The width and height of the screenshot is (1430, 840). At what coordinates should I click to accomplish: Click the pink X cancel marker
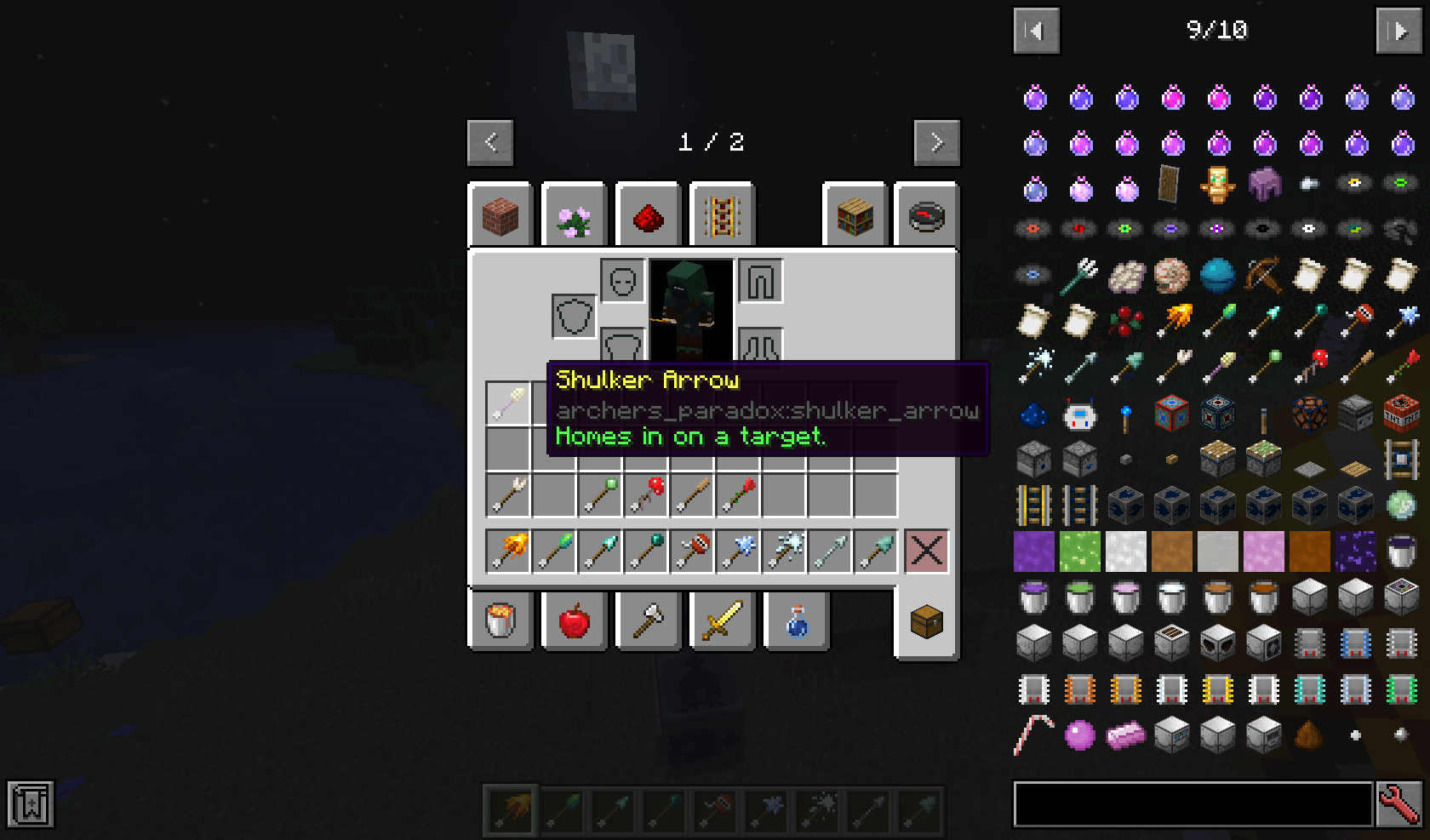[x=926, y=551]
